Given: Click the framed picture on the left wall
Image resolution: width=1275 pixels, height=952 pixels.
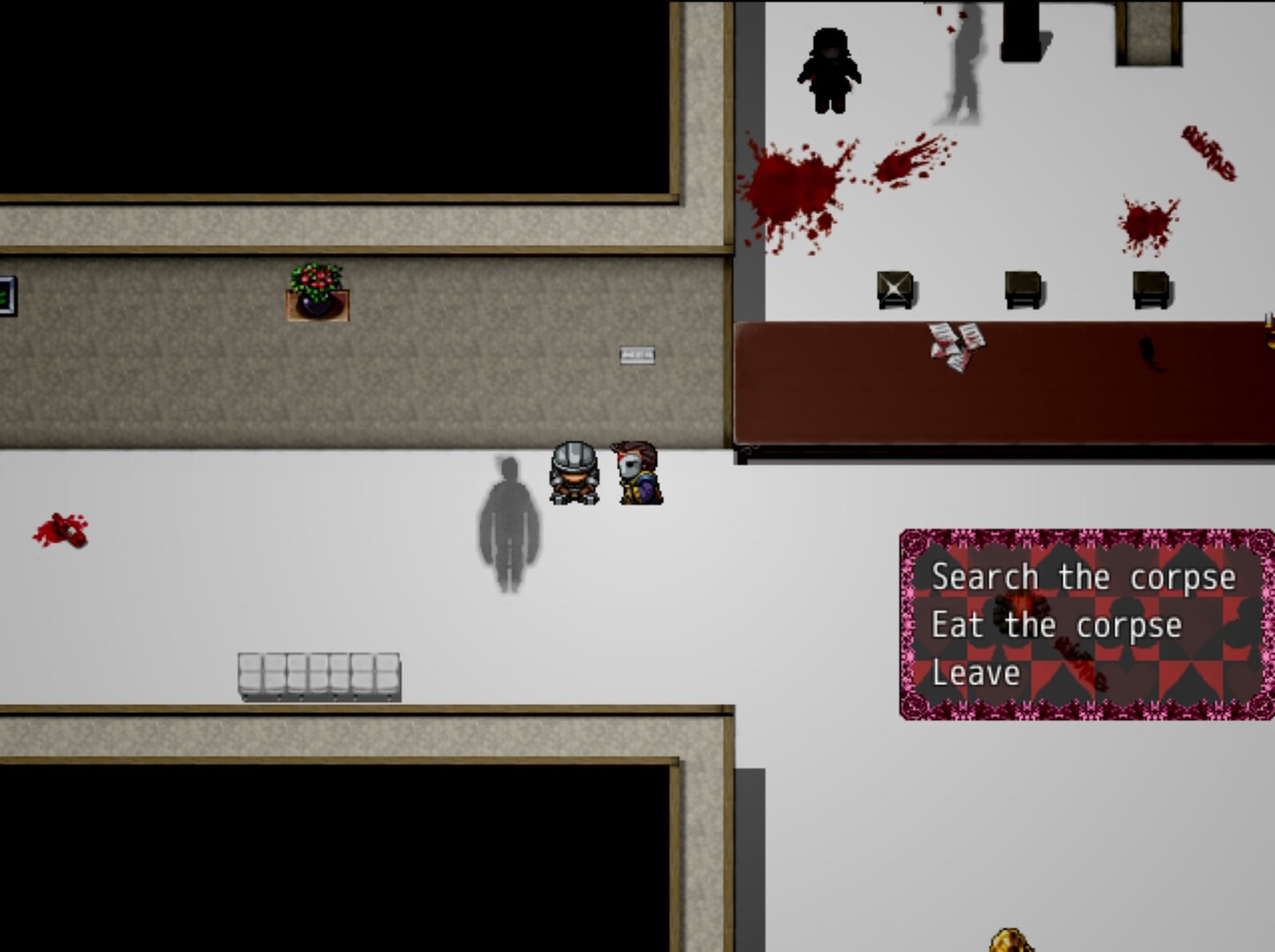Looking at the screenshot, I should pos(5,297).
